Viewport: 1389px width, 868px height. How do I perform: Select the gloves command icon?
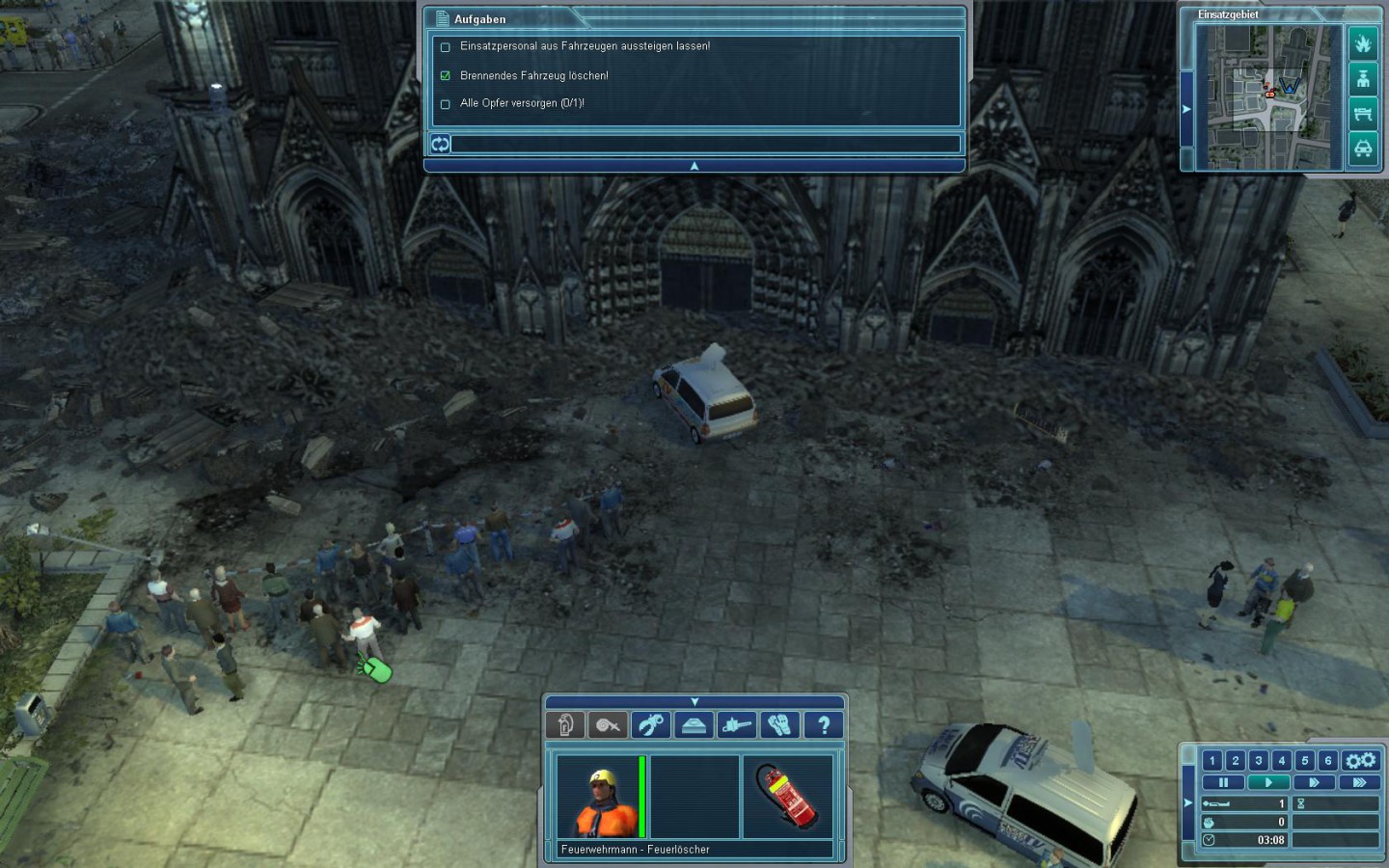coord(779,725)
